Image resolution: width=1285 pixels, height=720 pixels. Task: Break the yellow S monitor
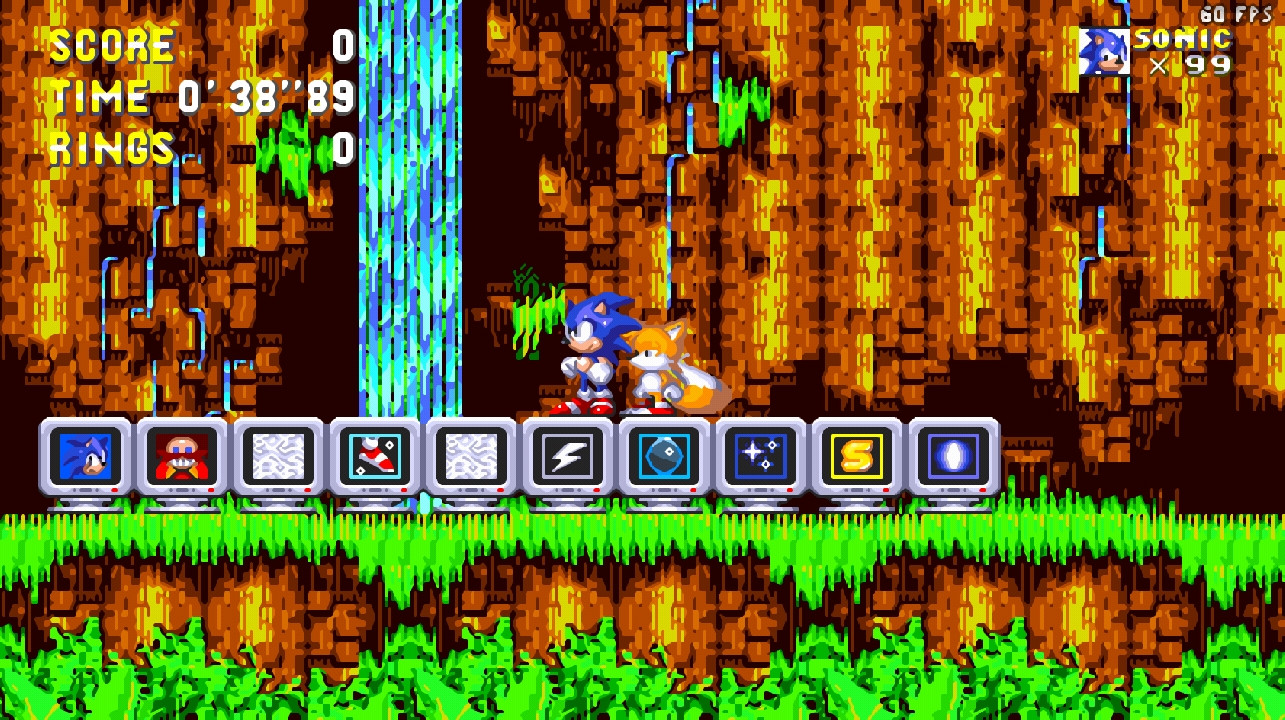click(x=855, y=457)
